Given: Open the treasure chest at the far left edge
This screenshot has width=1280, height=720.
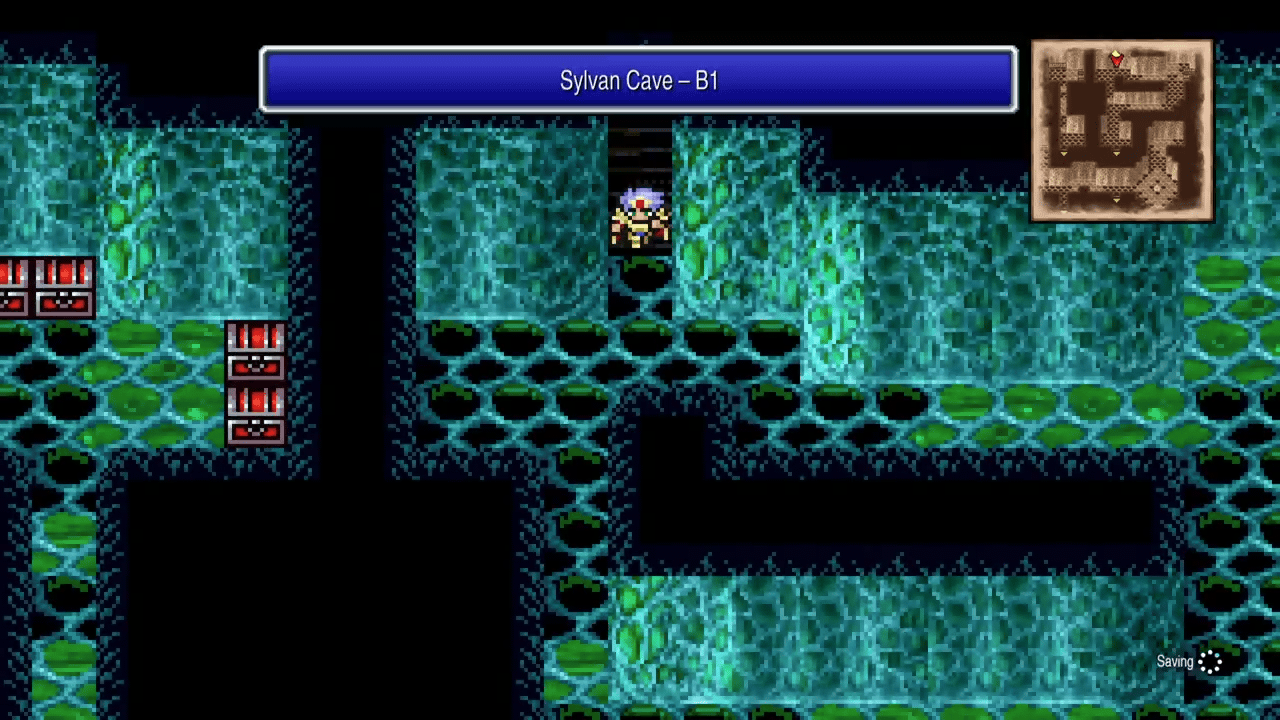Looking at the screenshot, I should (x=12, y=285).
